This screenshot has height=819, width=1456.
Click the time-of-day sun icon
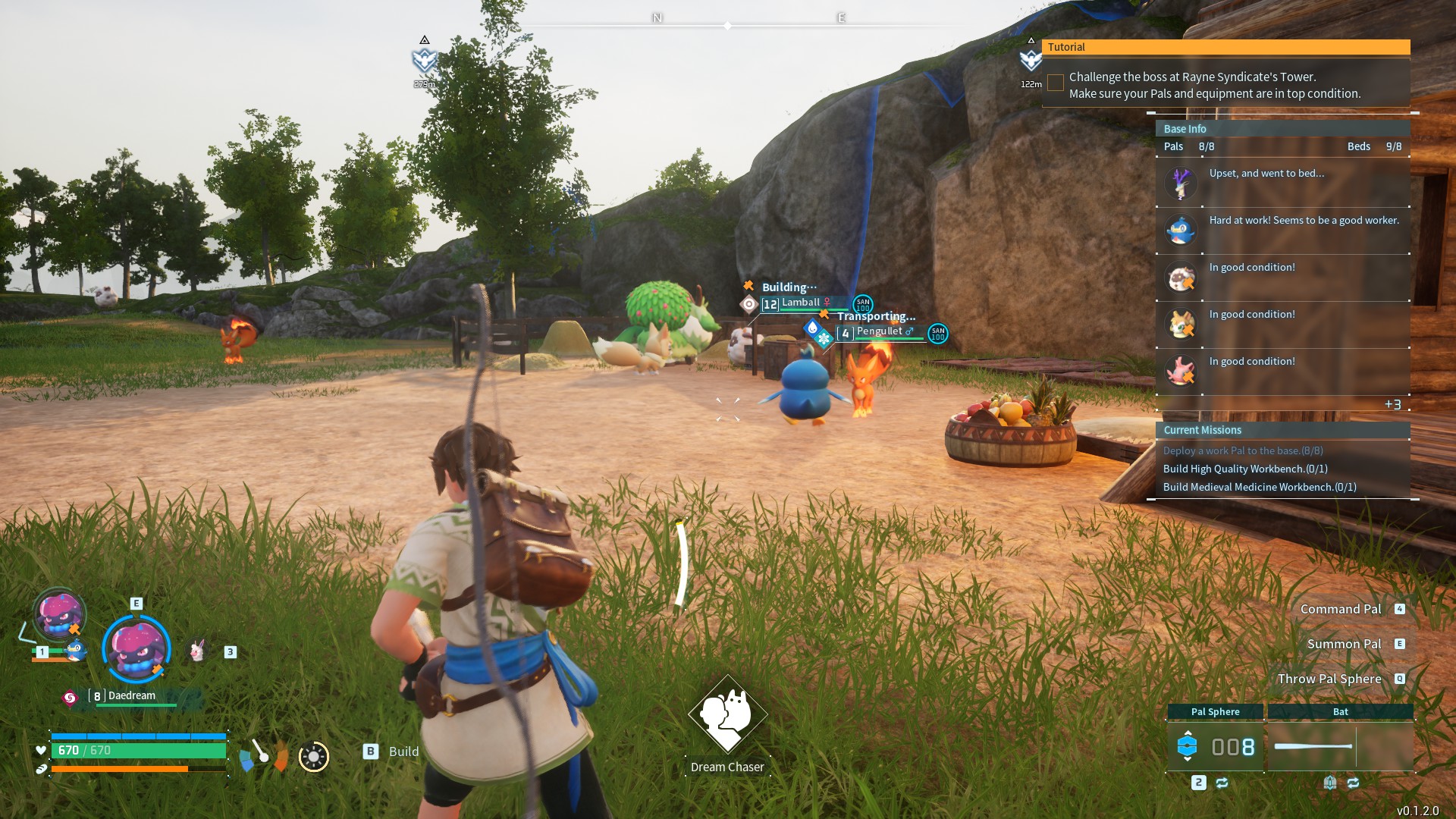313,756
